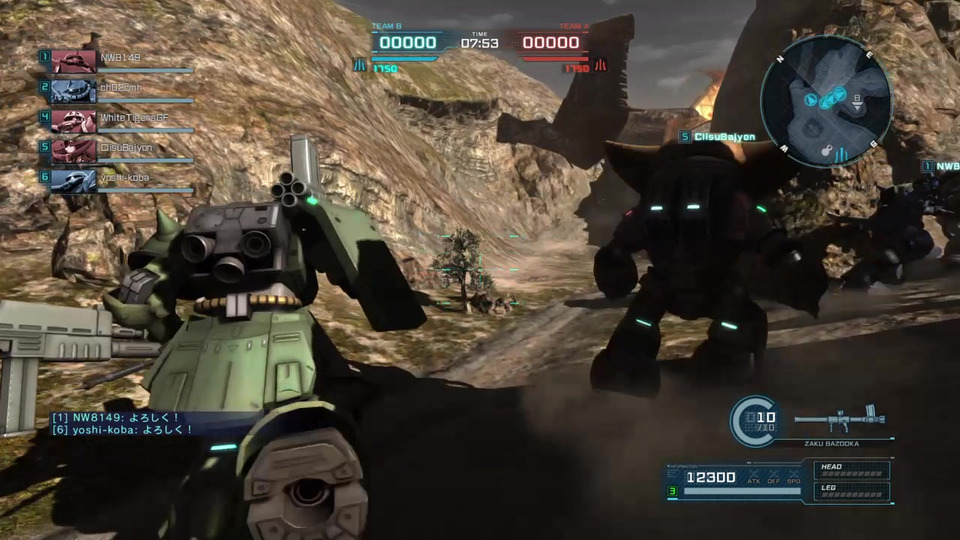Select NW8149 in the team list
Image resolution: width=960 pixels, height=540 pixels.
coord(119,58)
